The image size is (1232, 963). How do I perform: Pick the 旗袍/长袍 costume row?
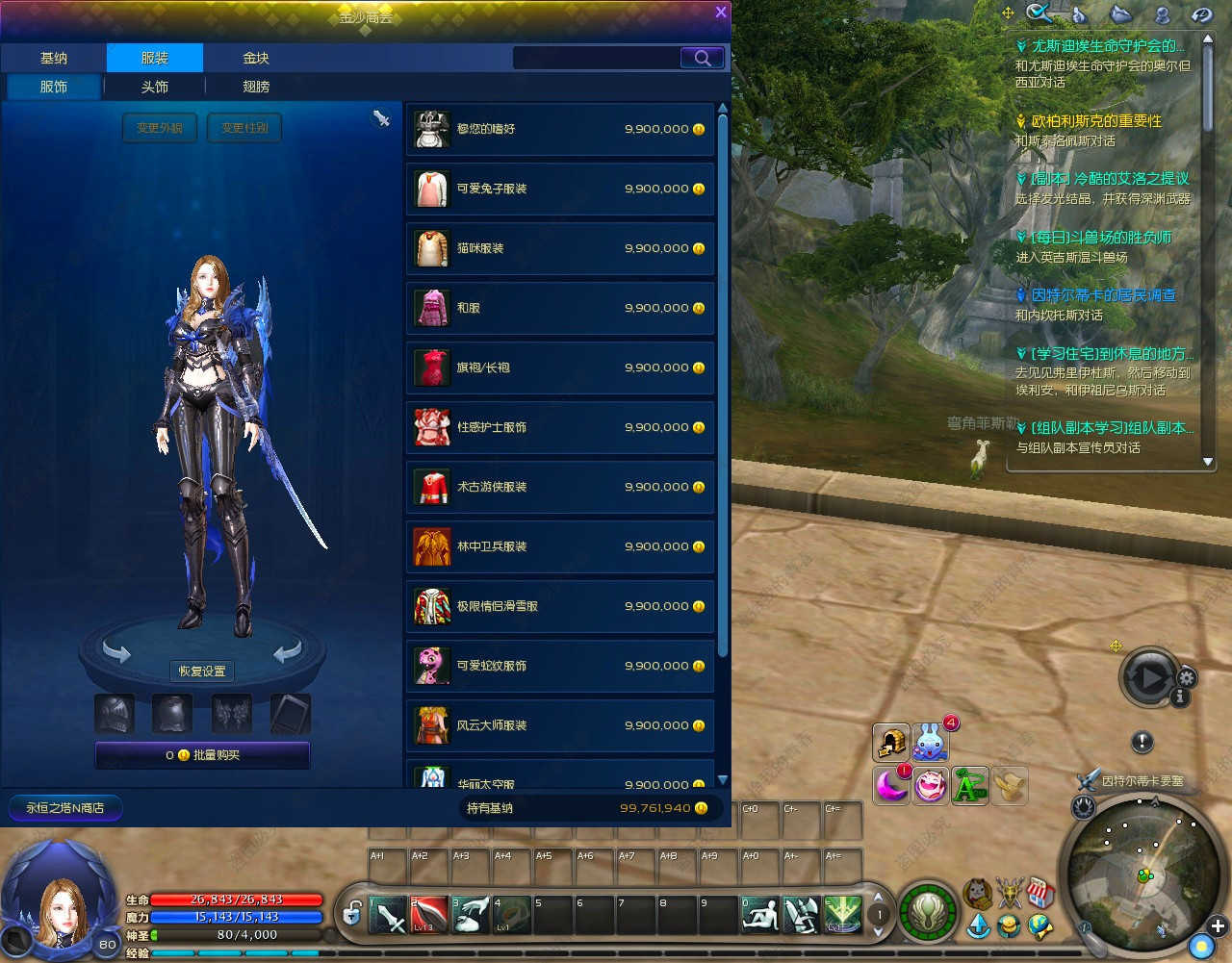(x=560, y=367)
